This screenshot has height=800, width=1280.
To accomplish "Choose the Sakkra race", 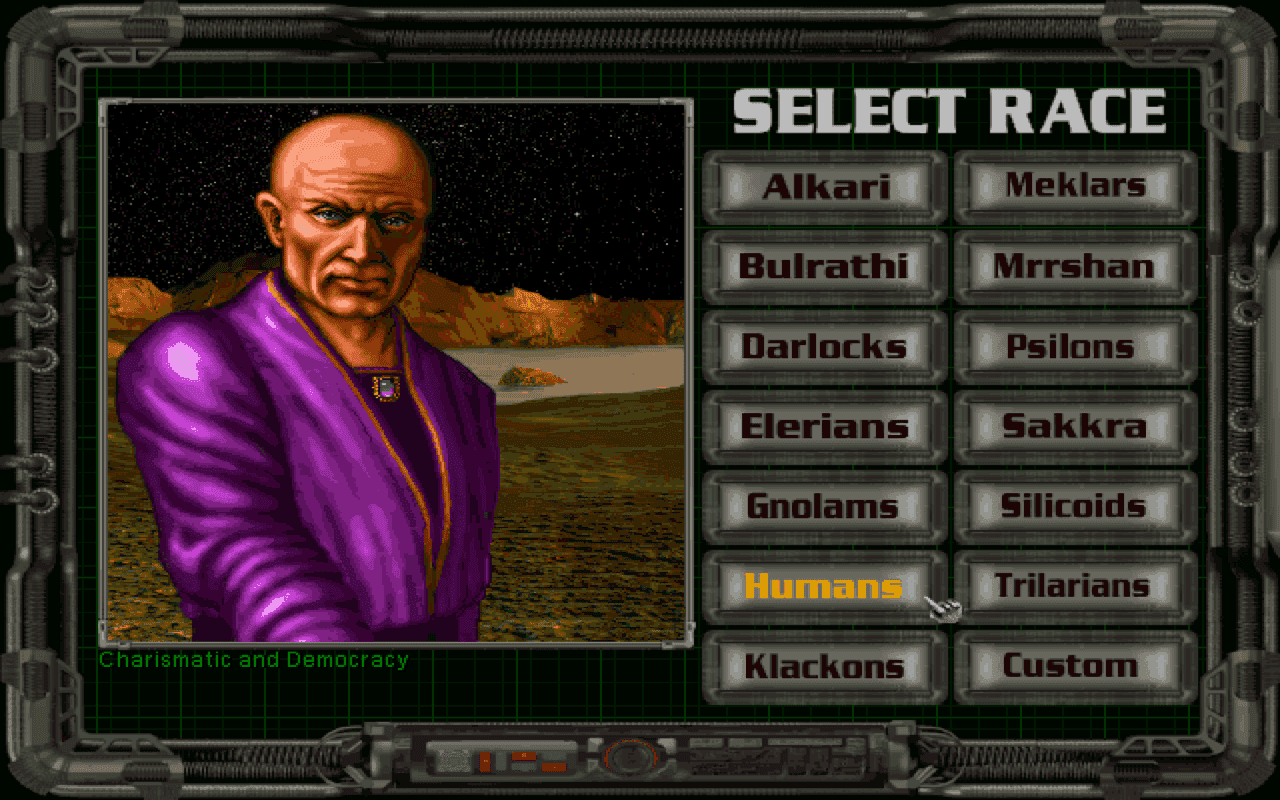I will [1075, 426].
